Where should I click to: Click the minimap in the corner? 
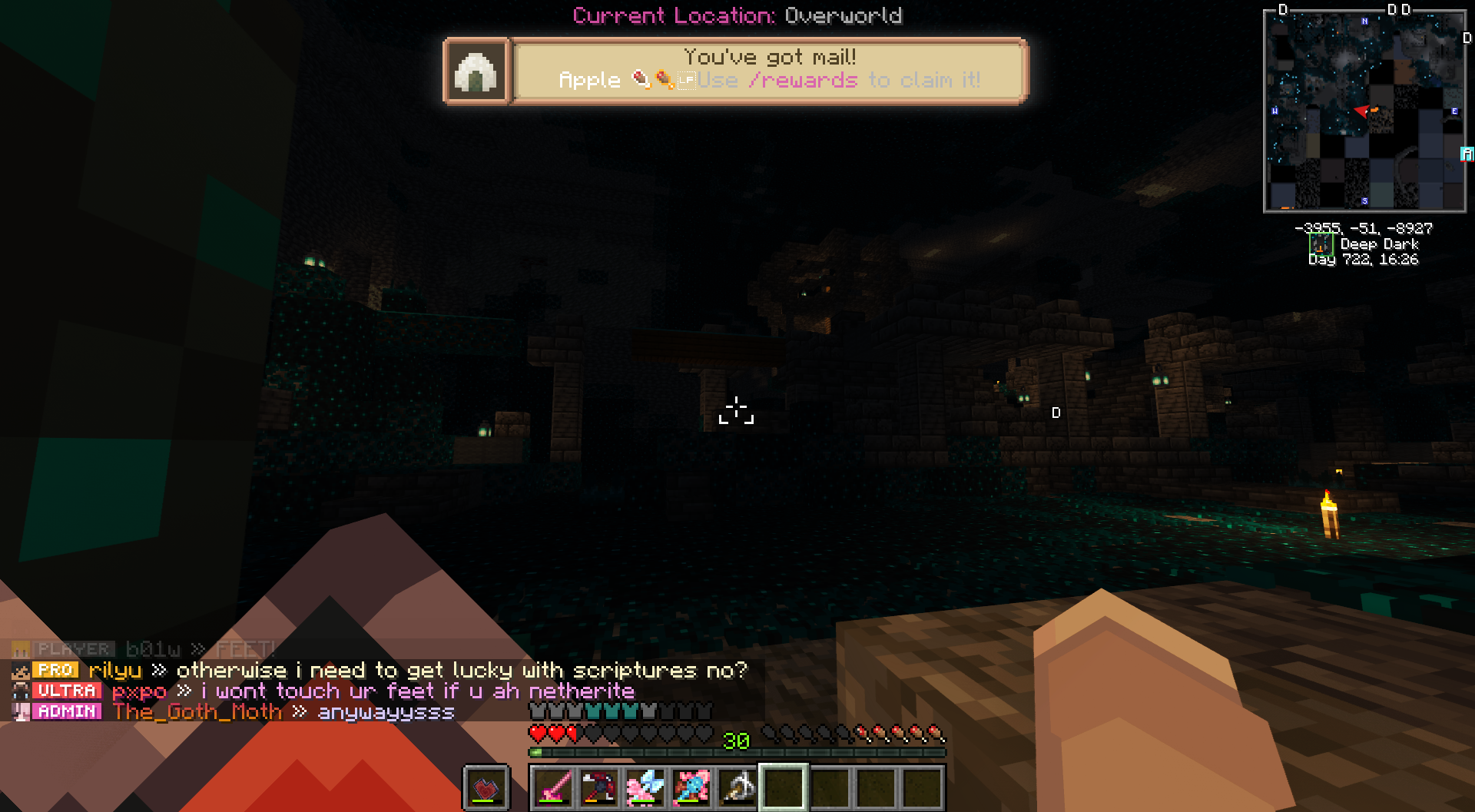point(1364,111)
